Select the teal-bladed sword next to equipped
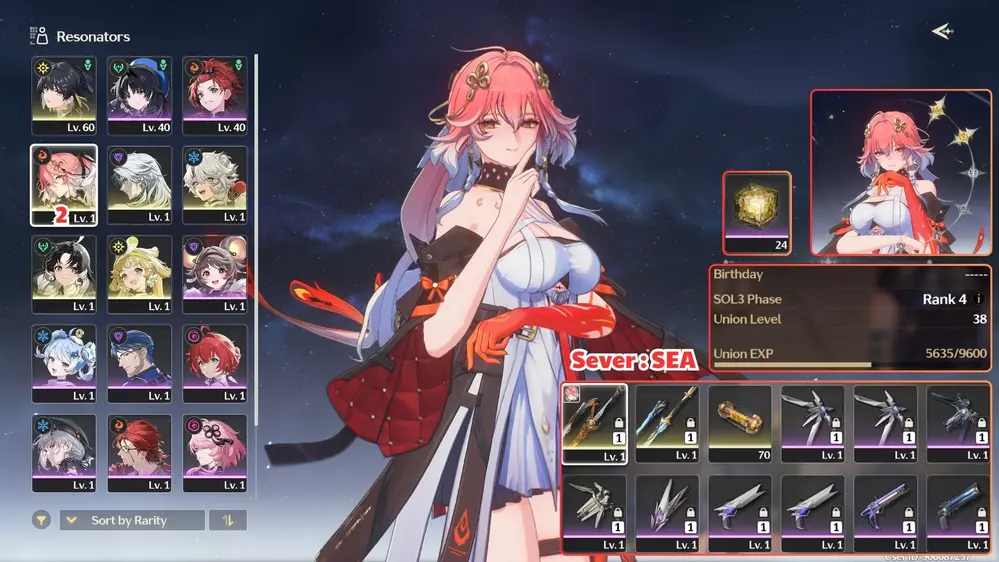Viewport: 999px width, 562px height. [x=667, y=424]
